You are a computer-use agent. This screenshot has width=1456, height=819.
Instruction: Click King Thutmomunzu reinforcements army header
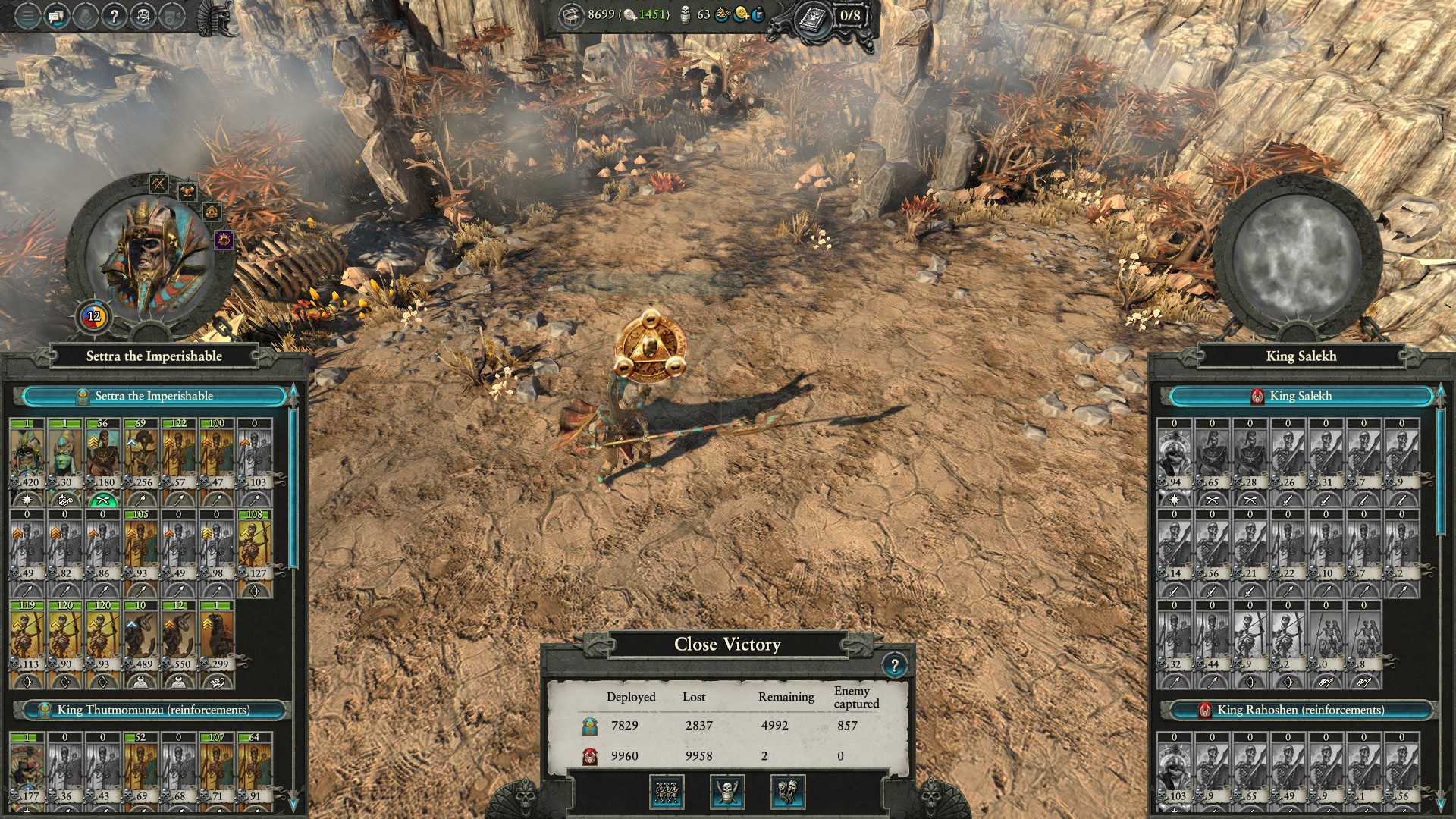(x=154, y=710)
